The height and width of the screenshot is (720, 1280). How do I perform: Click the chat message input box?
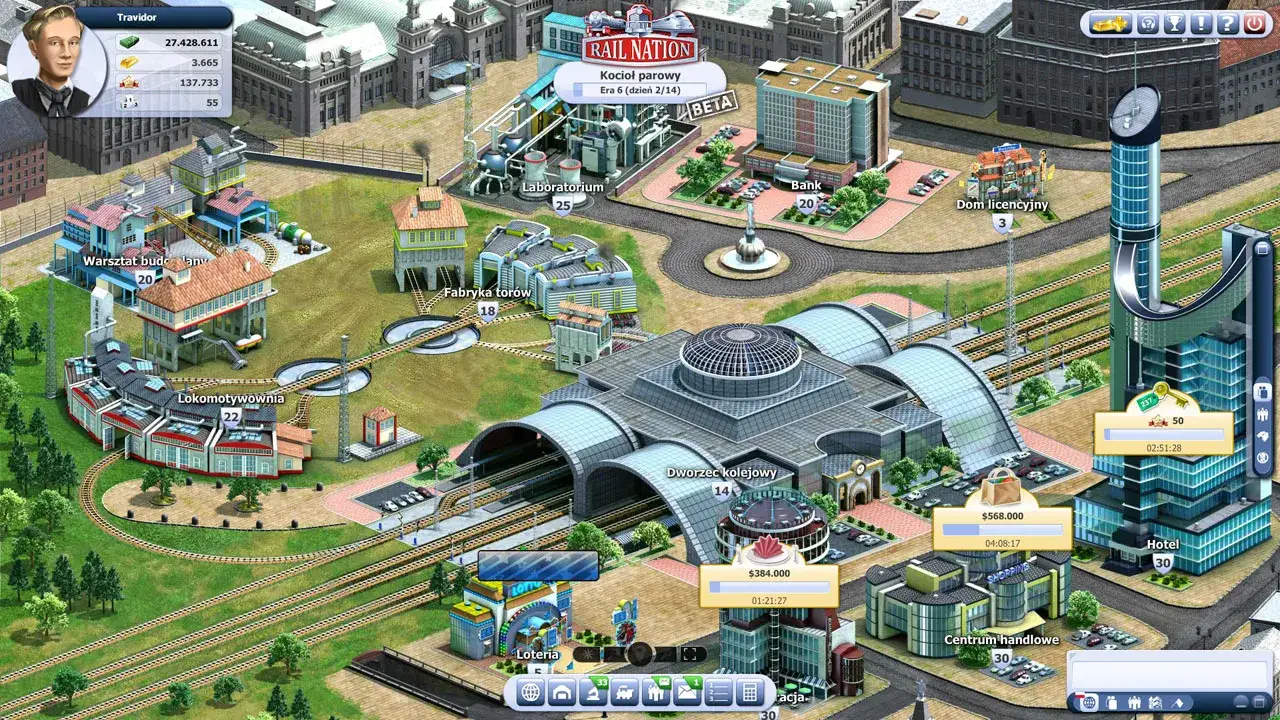1168,670
